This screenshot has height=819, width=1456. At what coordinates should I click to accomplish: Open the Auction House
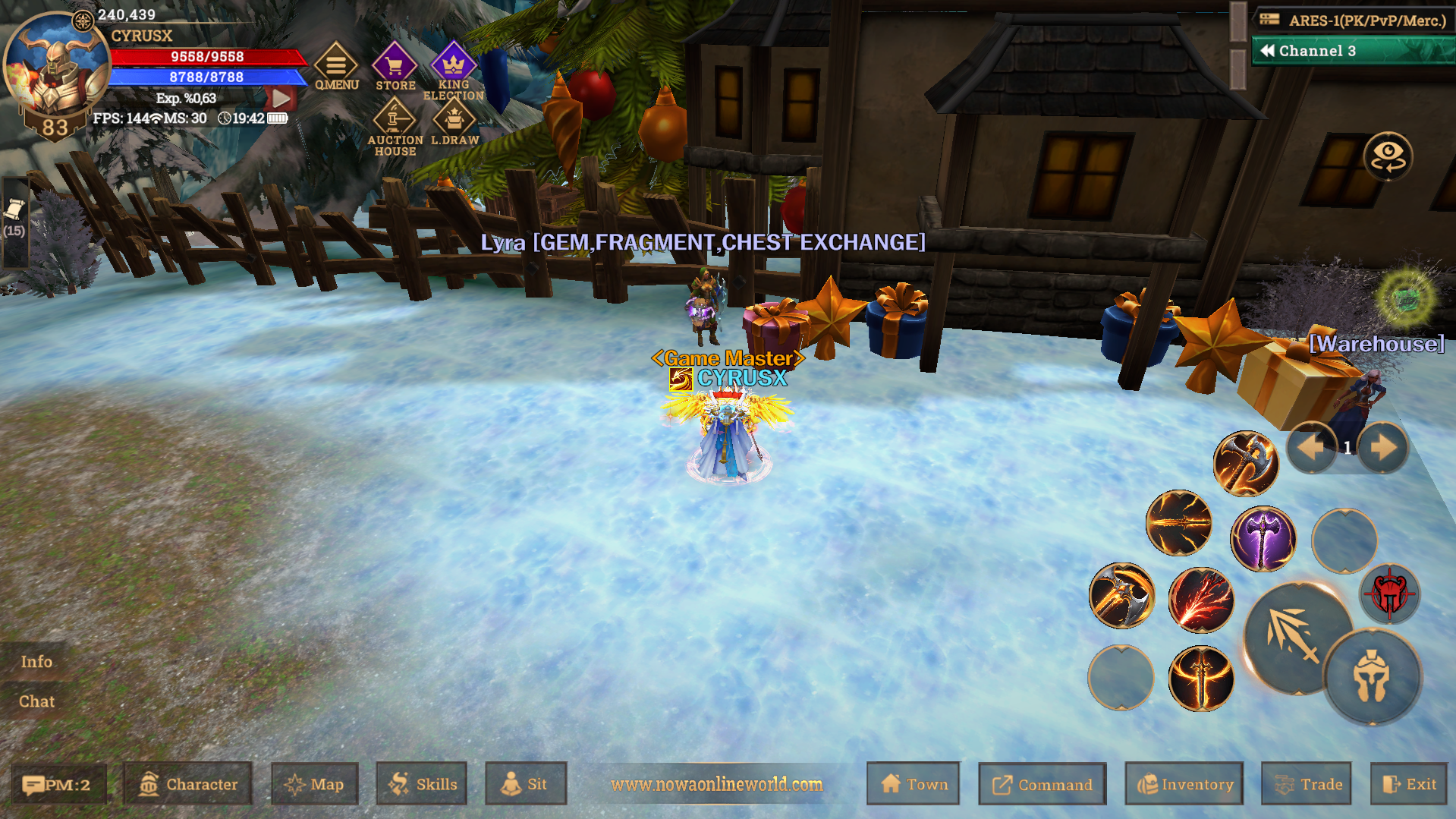pyautogui.click(x=395, y=127)
